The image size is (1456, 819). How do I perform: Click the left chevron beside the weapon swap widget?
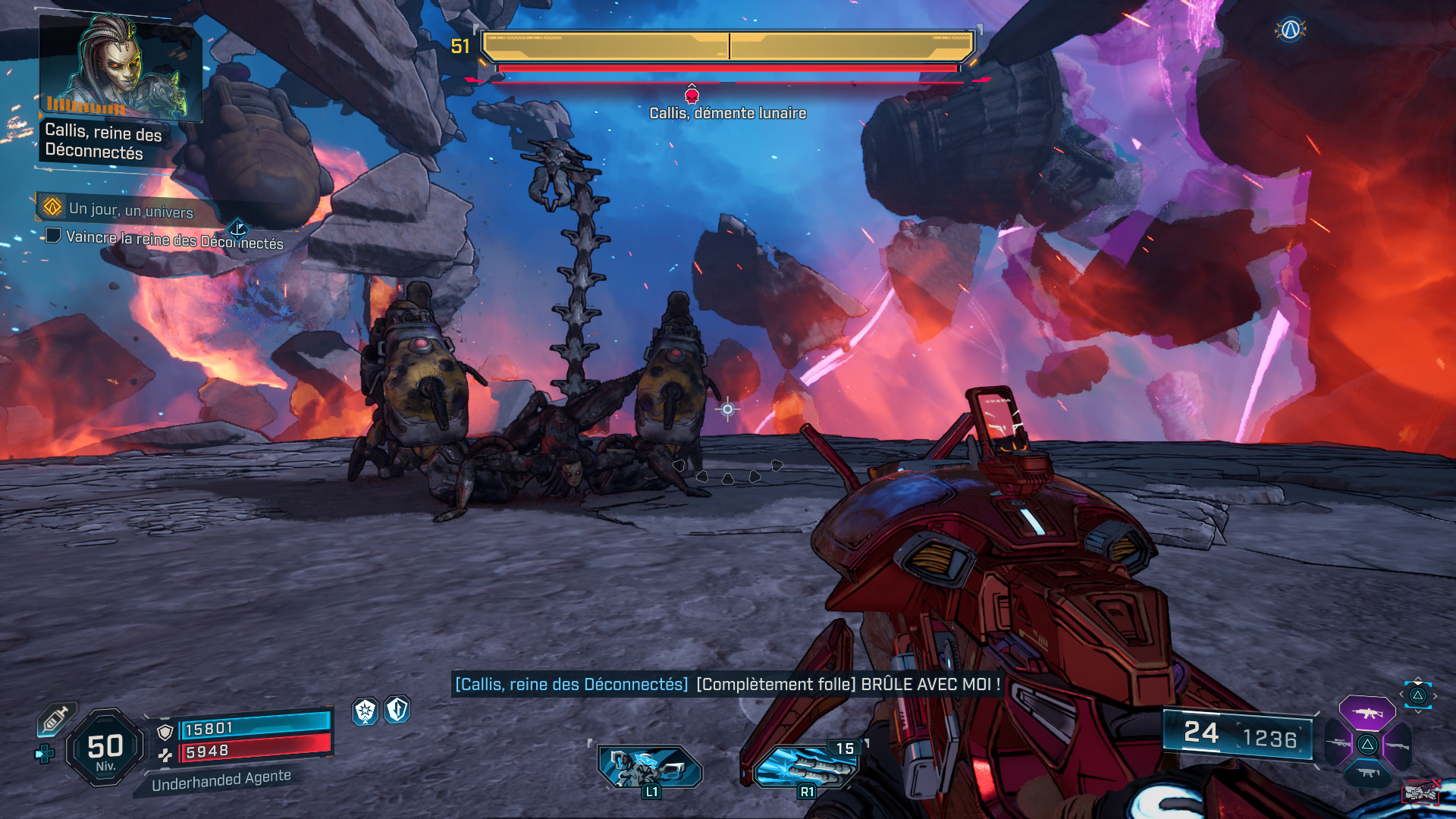coord(1401,694)
